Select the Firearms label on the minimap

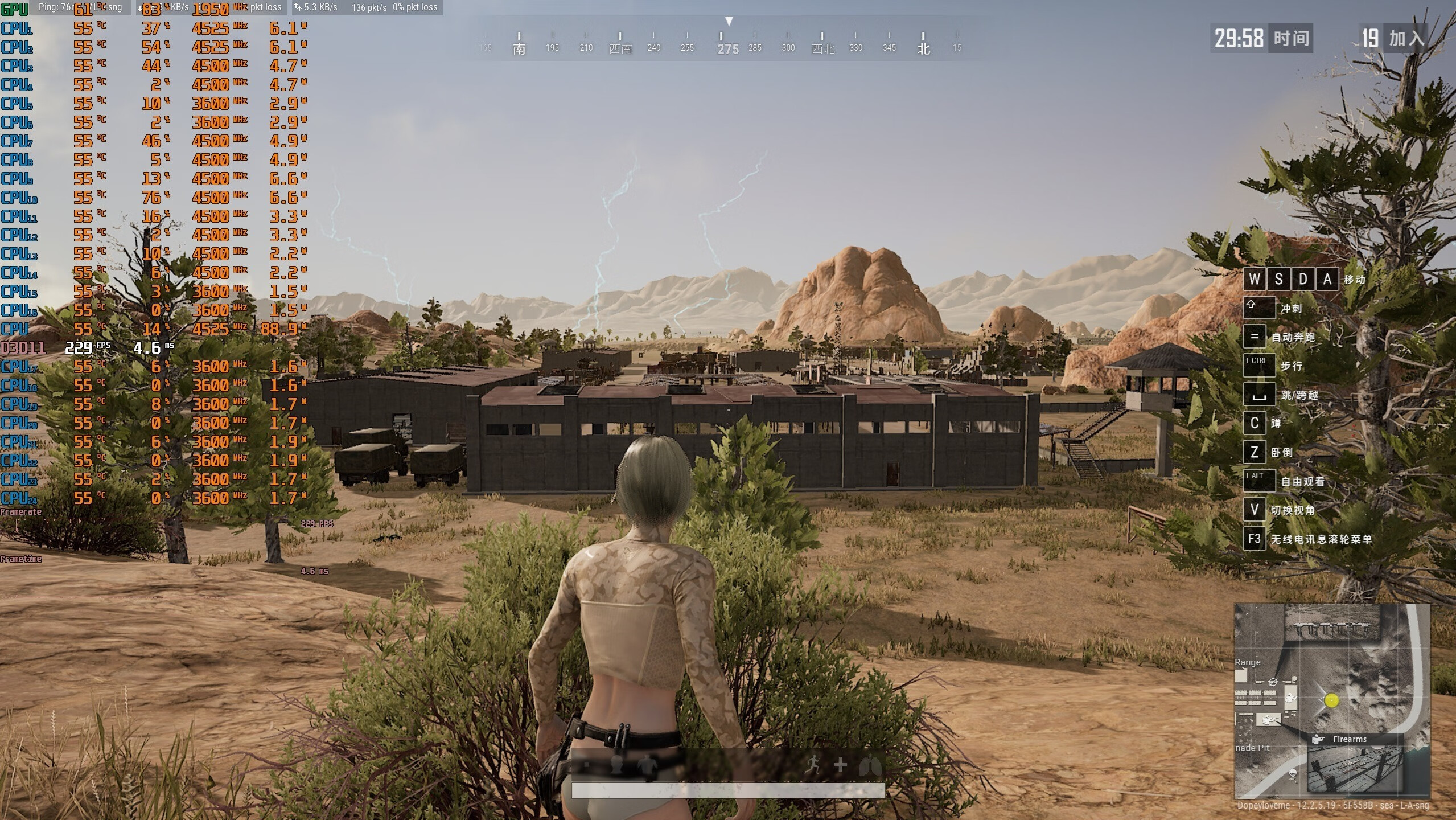1349,739
